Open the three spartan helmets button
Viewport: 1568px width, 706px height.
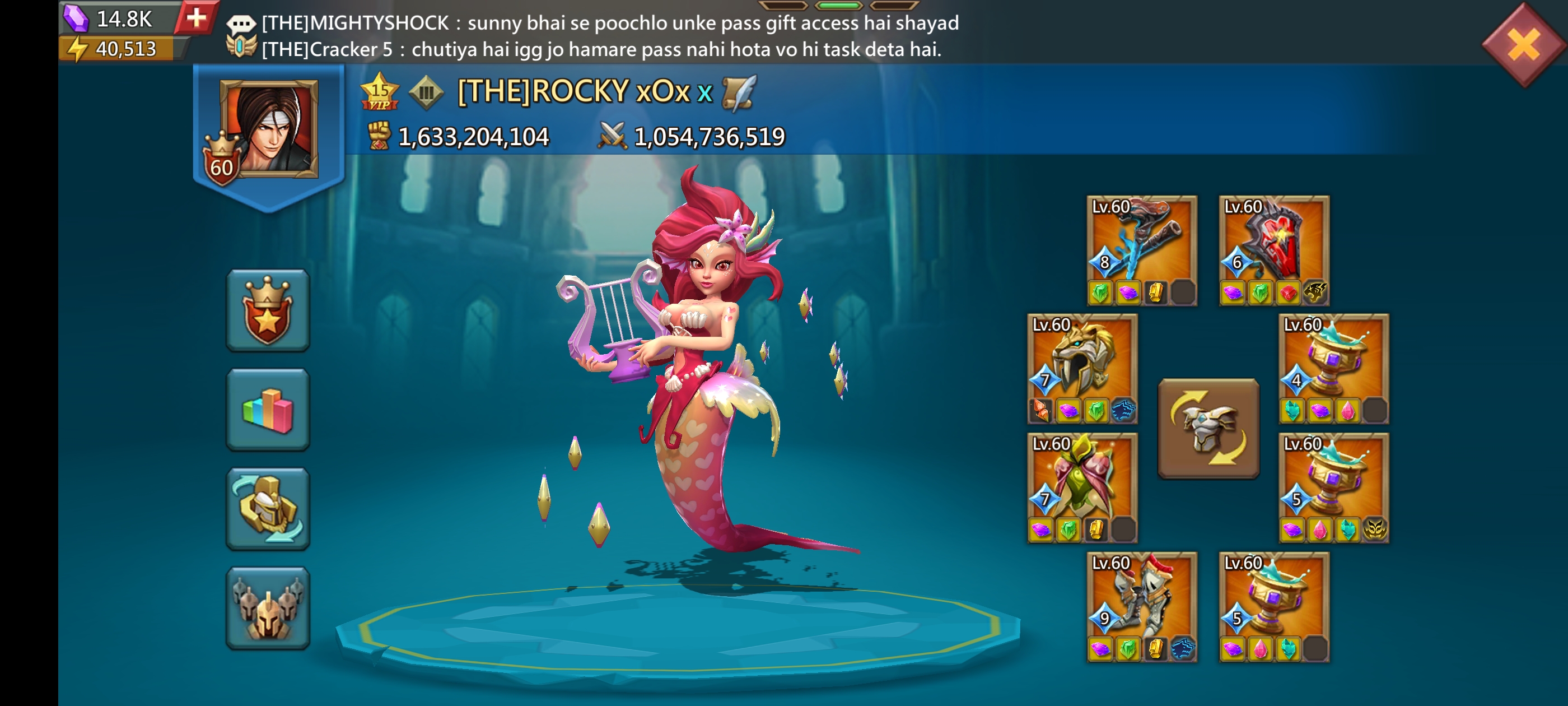pos(268,609)
